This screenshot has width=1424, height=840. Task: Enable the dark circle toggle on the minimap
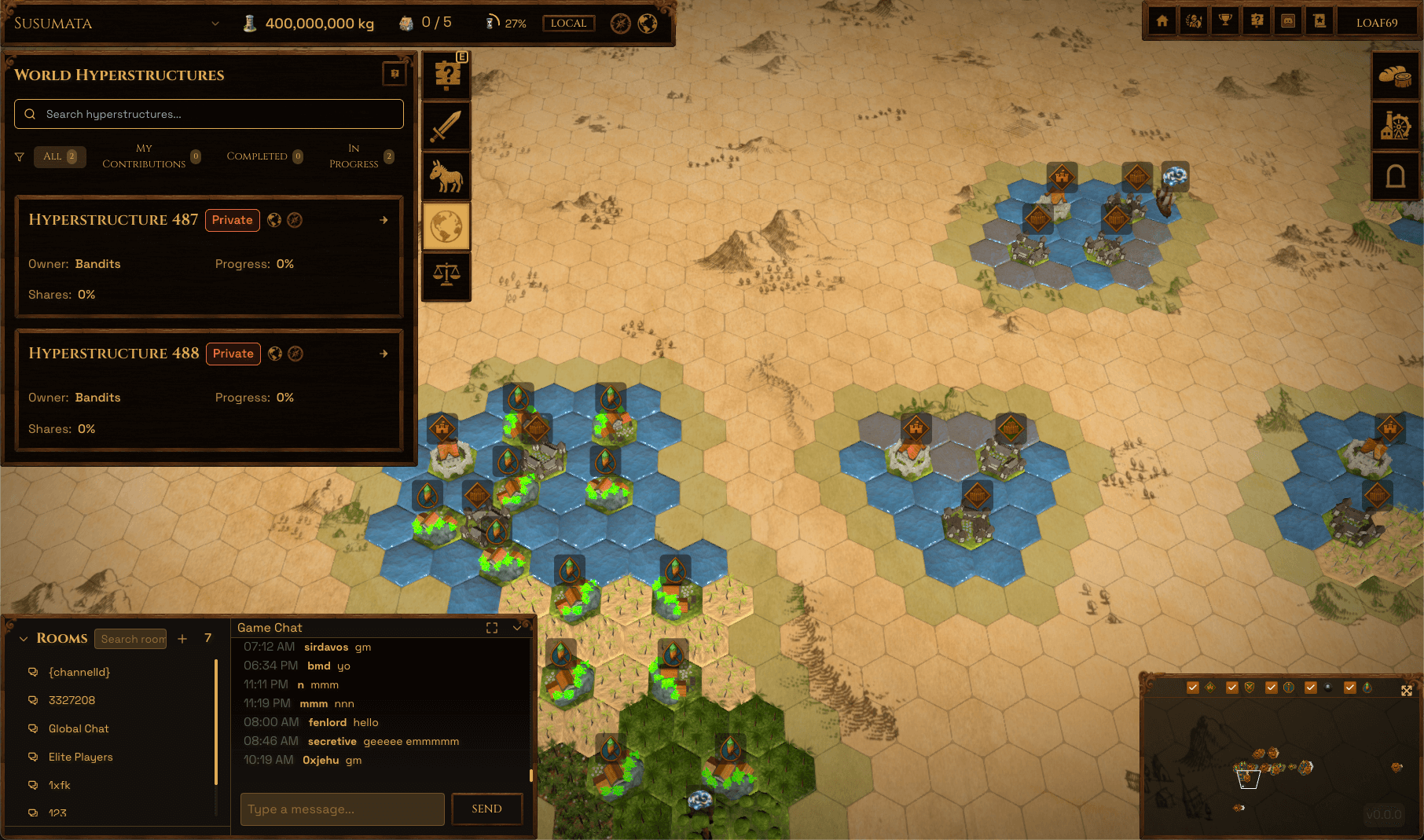click(x=1327, y=687)
